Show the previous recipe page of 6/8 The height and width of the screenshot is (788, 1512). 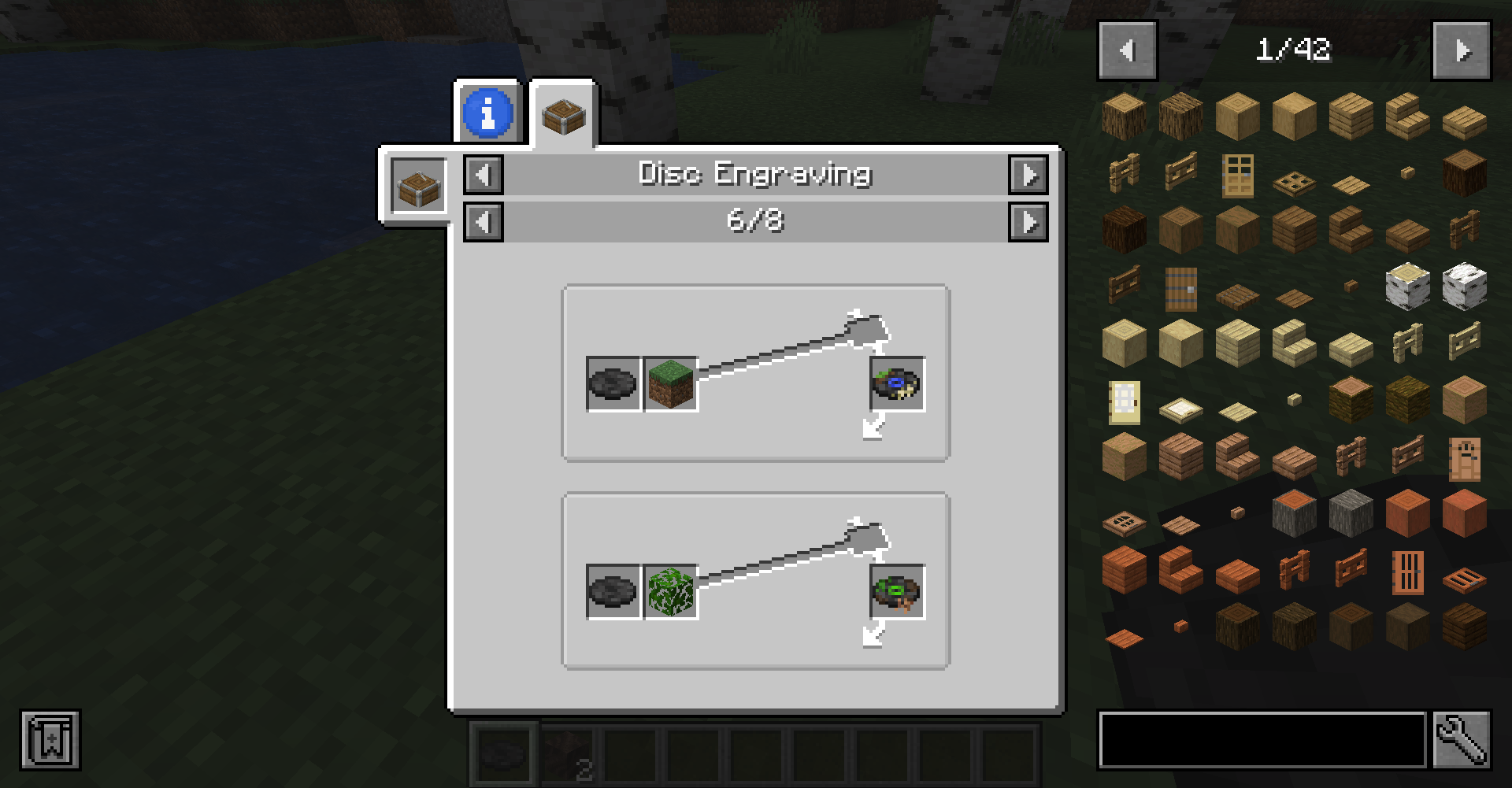click(x=484, y=222)
